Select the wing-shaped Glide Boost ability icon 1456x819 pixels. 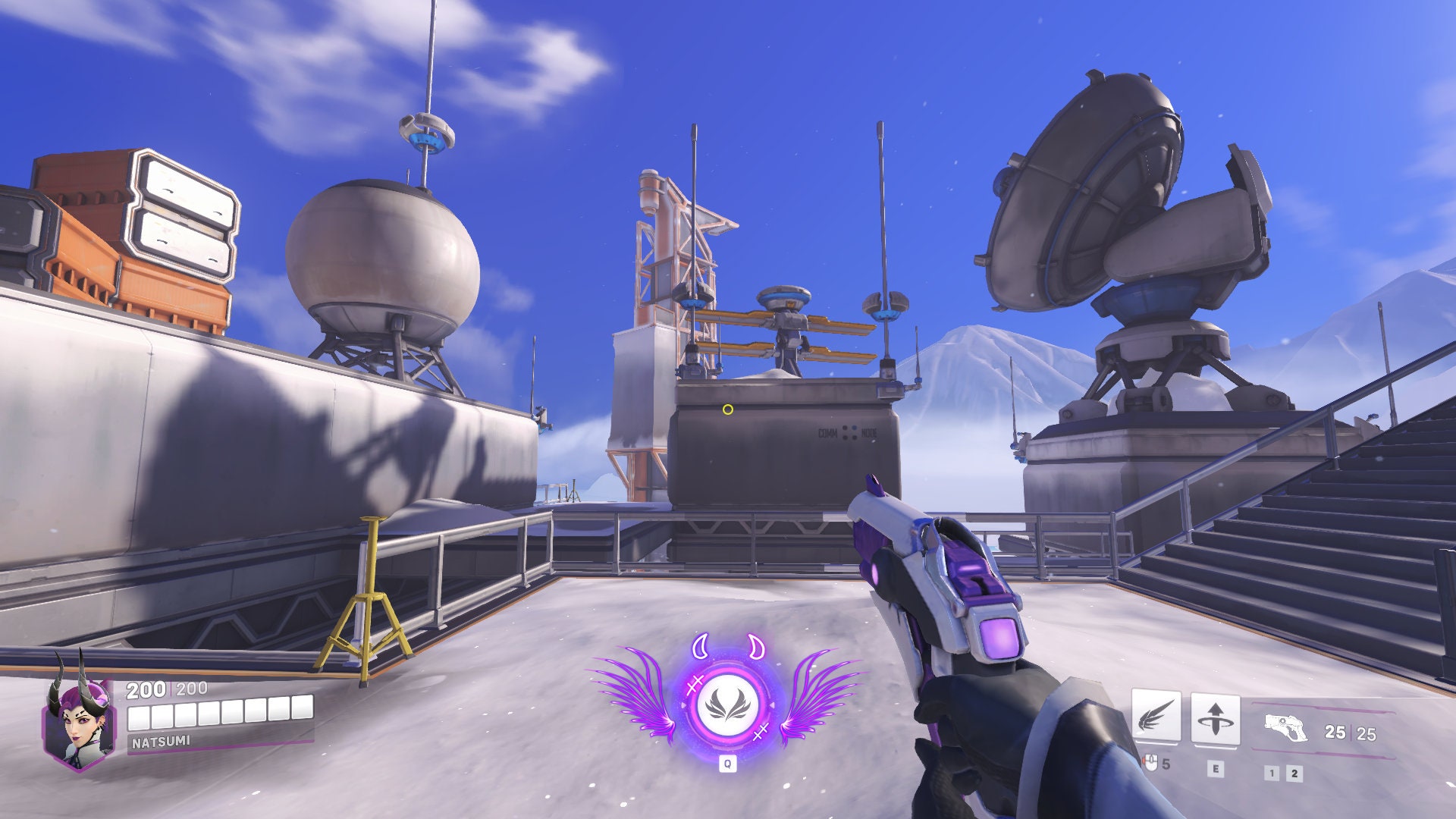(1157, 716)
